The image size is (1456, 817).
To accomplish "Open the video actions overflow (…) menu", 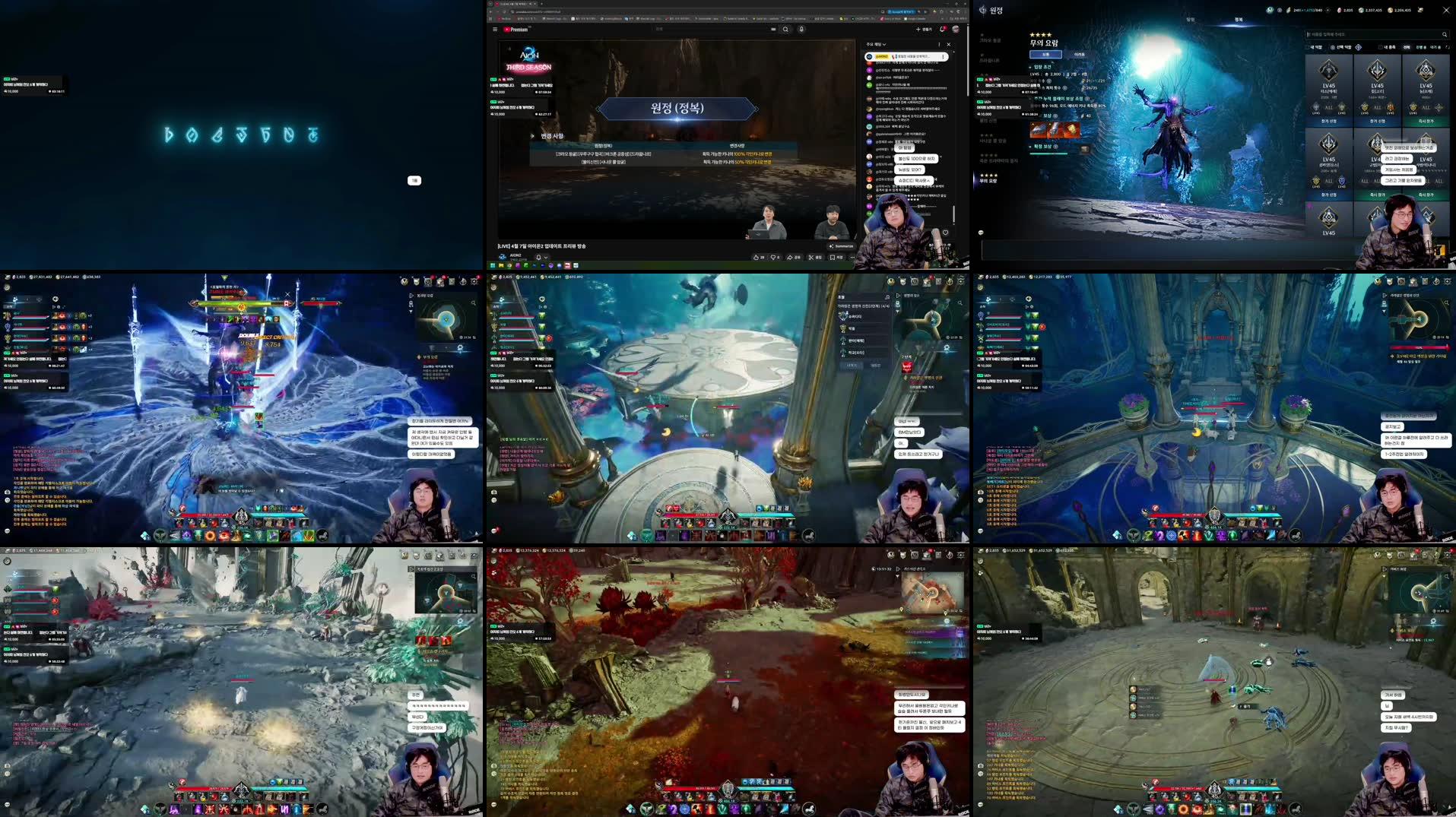I will 852,258.
